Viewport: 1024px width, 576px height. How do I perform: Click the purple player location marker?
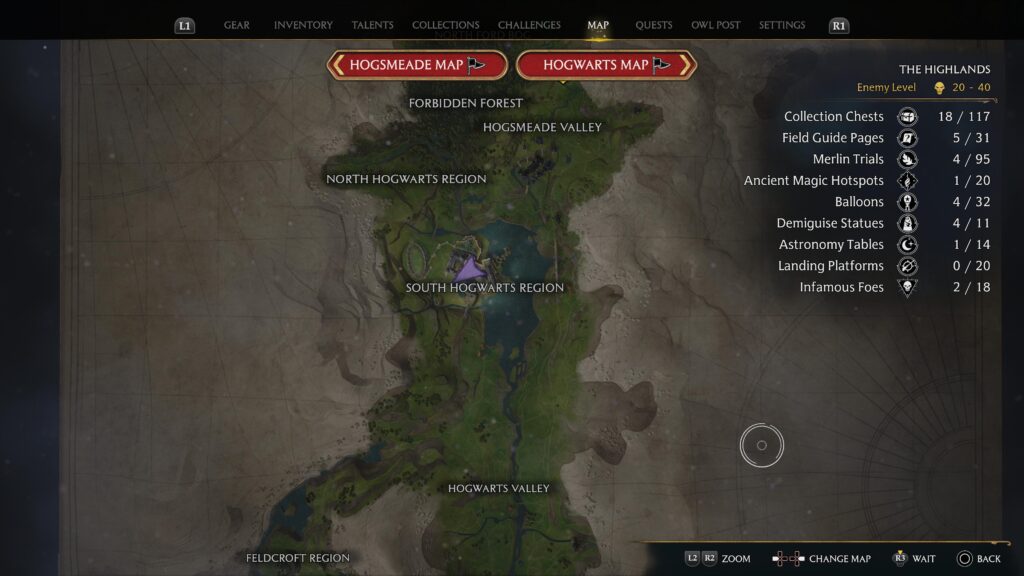(468, 270)
